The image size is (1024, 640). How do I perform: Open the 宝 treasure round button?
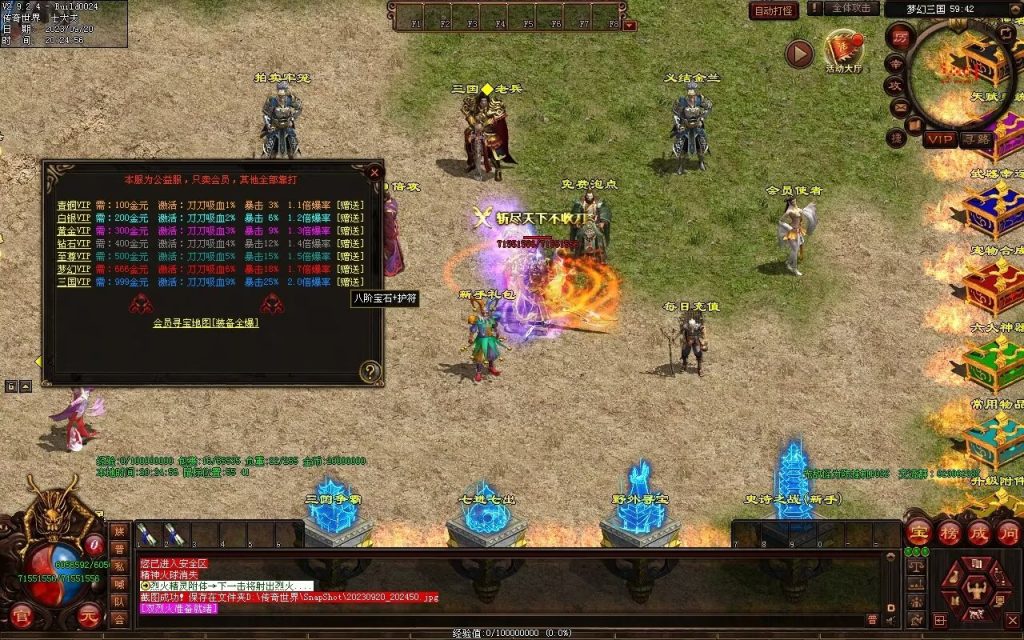tap(919, 533)
